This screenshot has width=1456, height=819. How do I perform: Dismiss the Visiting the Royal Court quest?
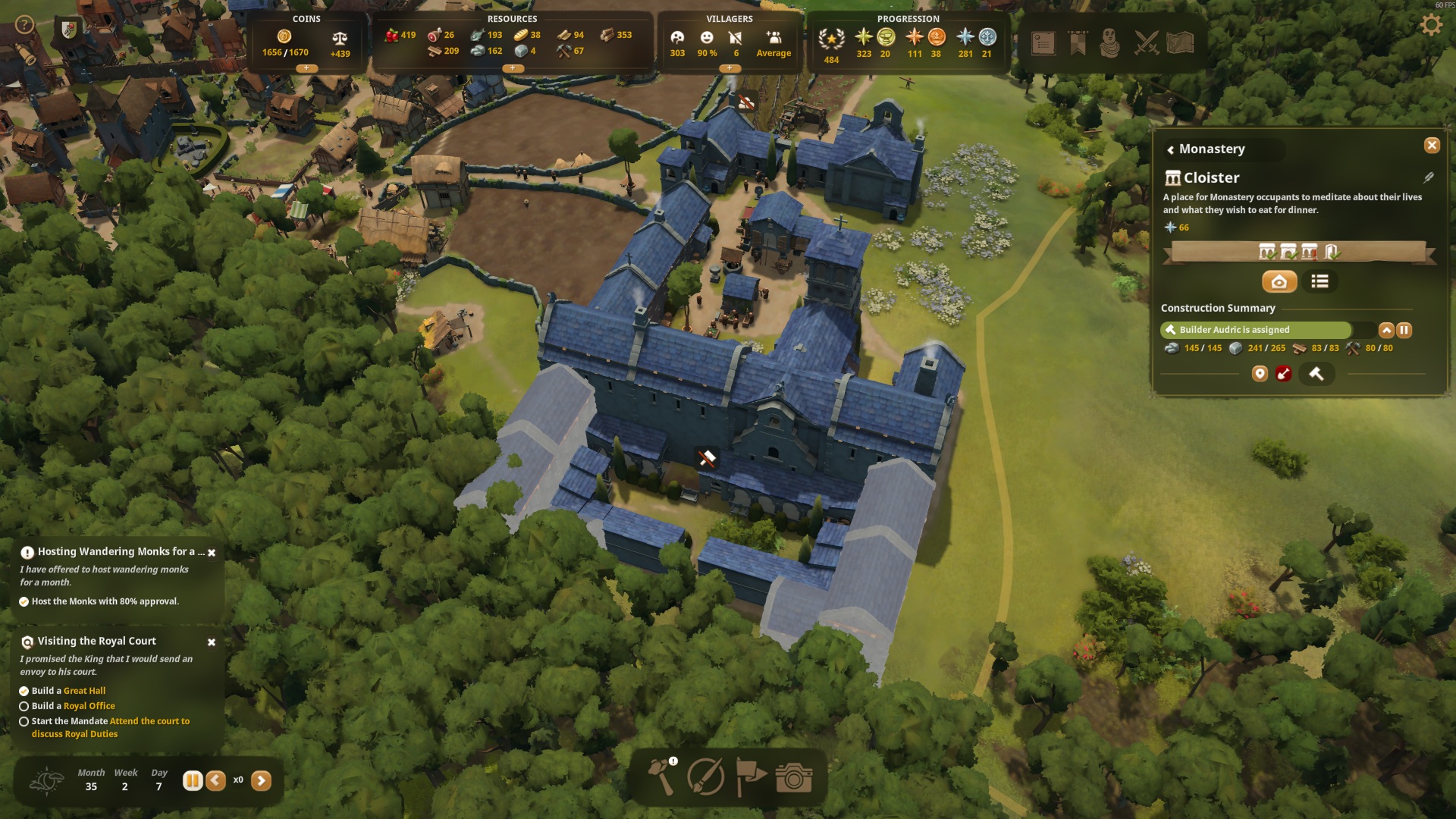click(x=212, y=642)
